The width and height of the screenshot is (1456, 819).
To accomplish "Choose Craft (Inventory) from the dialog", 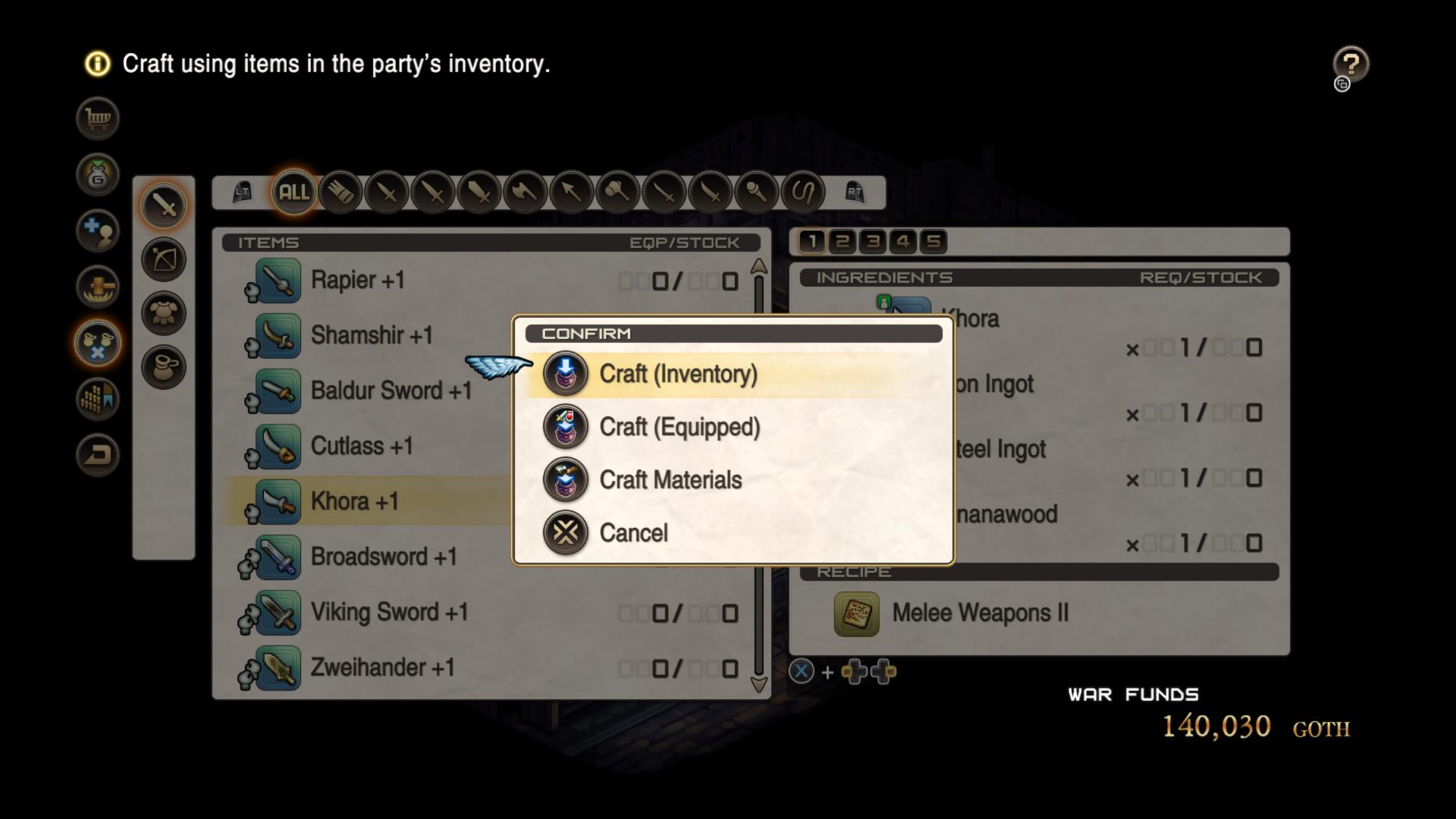I will point(679,373).
